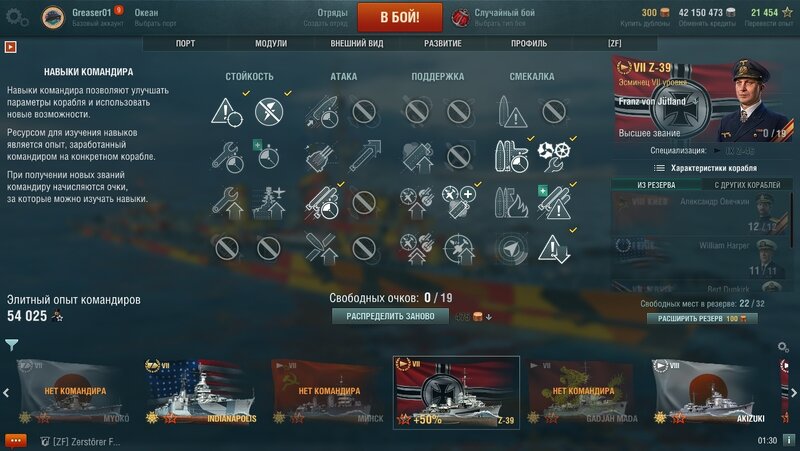Switch to the С других кораблей list
The width and height of the screenshot is (800, 451).
tap(747, 185)
